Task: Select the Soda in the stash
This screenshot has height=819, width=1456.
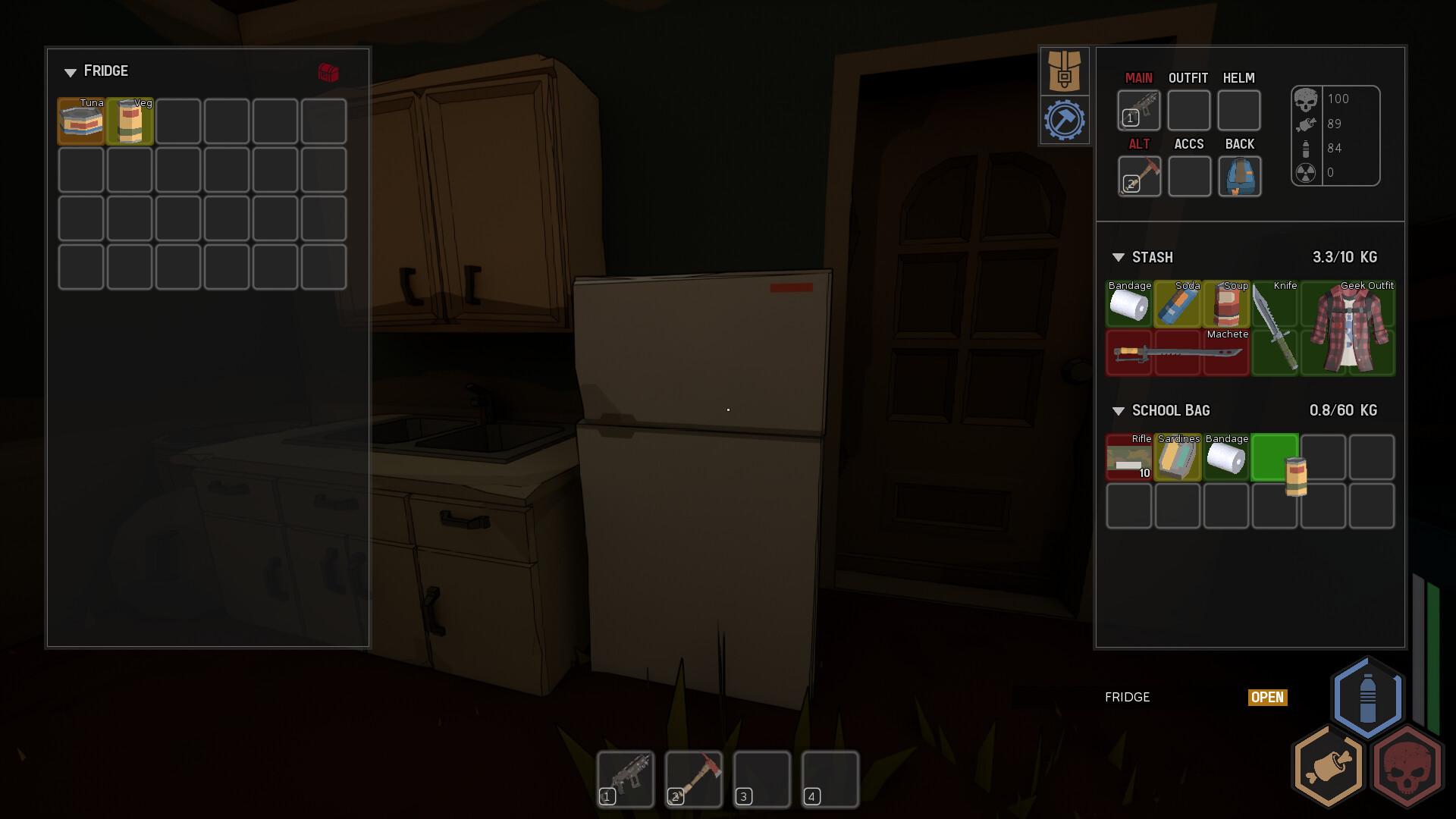Action: (x=1178, y=305)
